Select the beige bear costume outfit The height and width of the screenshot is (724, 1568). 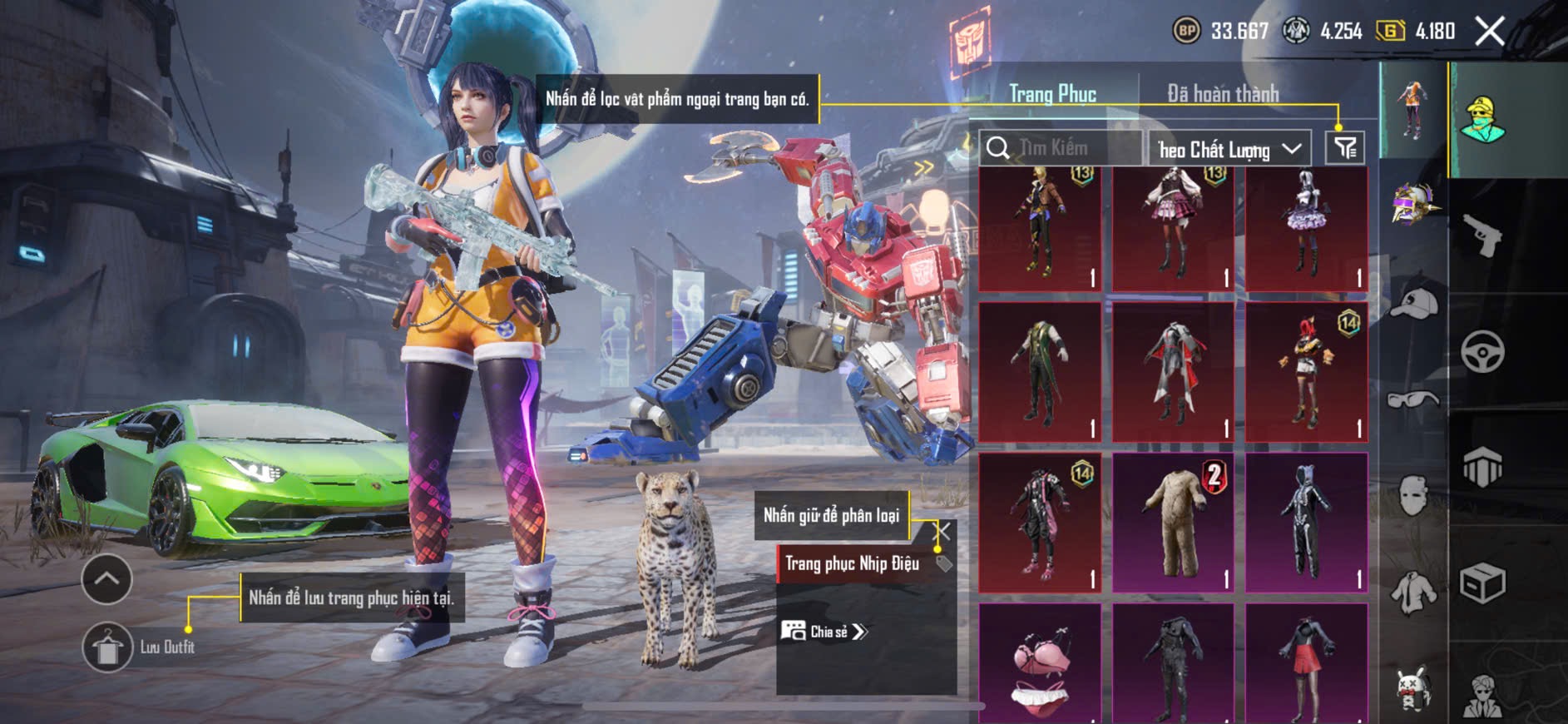click(1173, 523)
